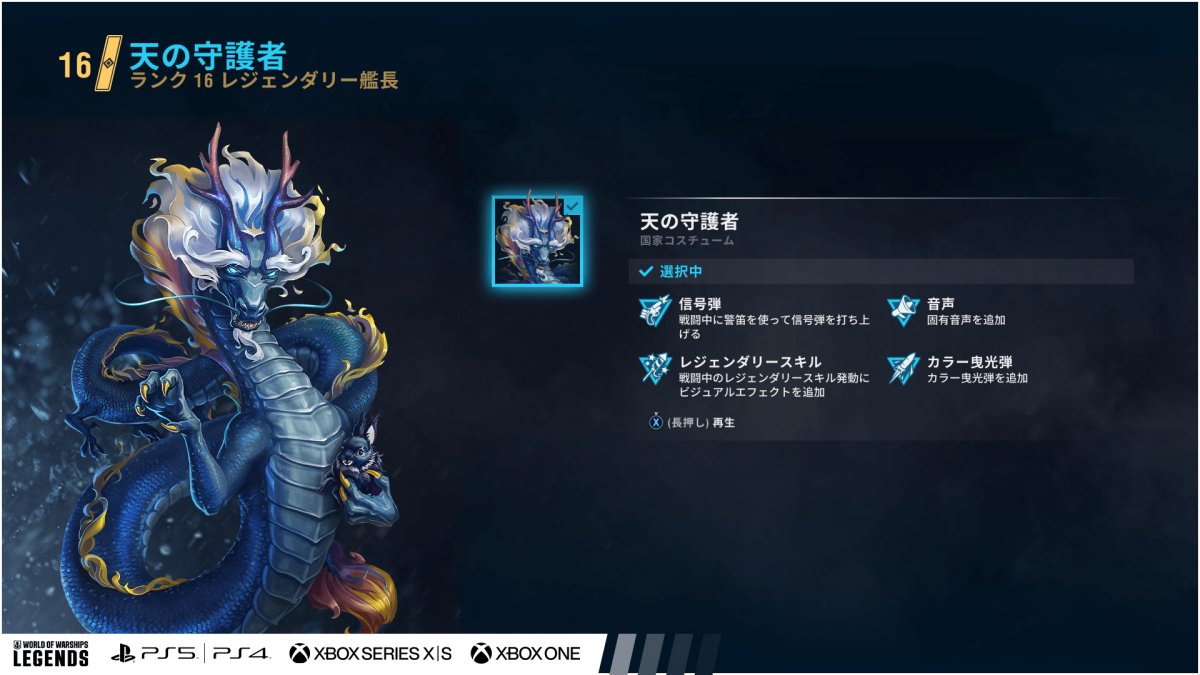This screenshot has height=675, width=1200.
Task: Click the 選択中 selected status row
Action: [x=880, y=271]
